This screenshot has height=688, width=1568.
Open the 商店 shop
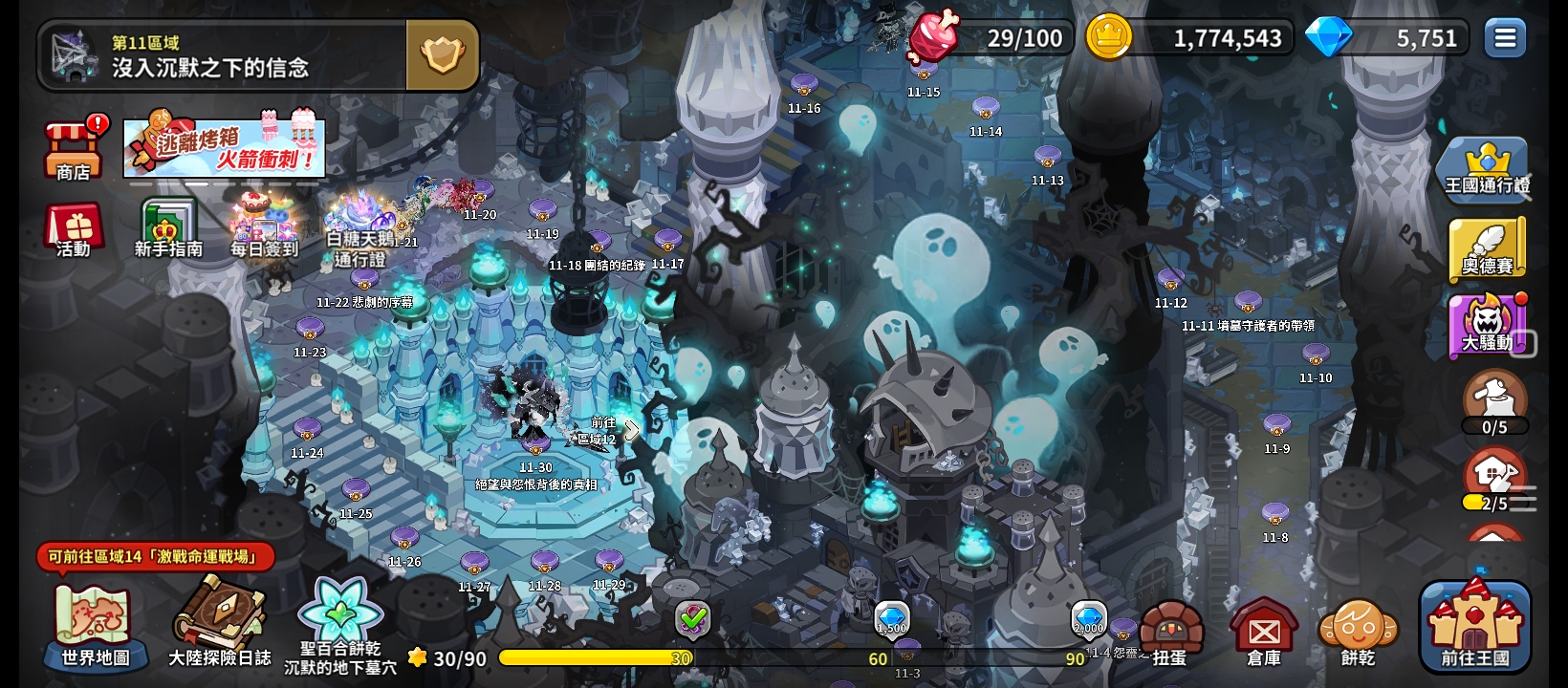pos(73,150)
